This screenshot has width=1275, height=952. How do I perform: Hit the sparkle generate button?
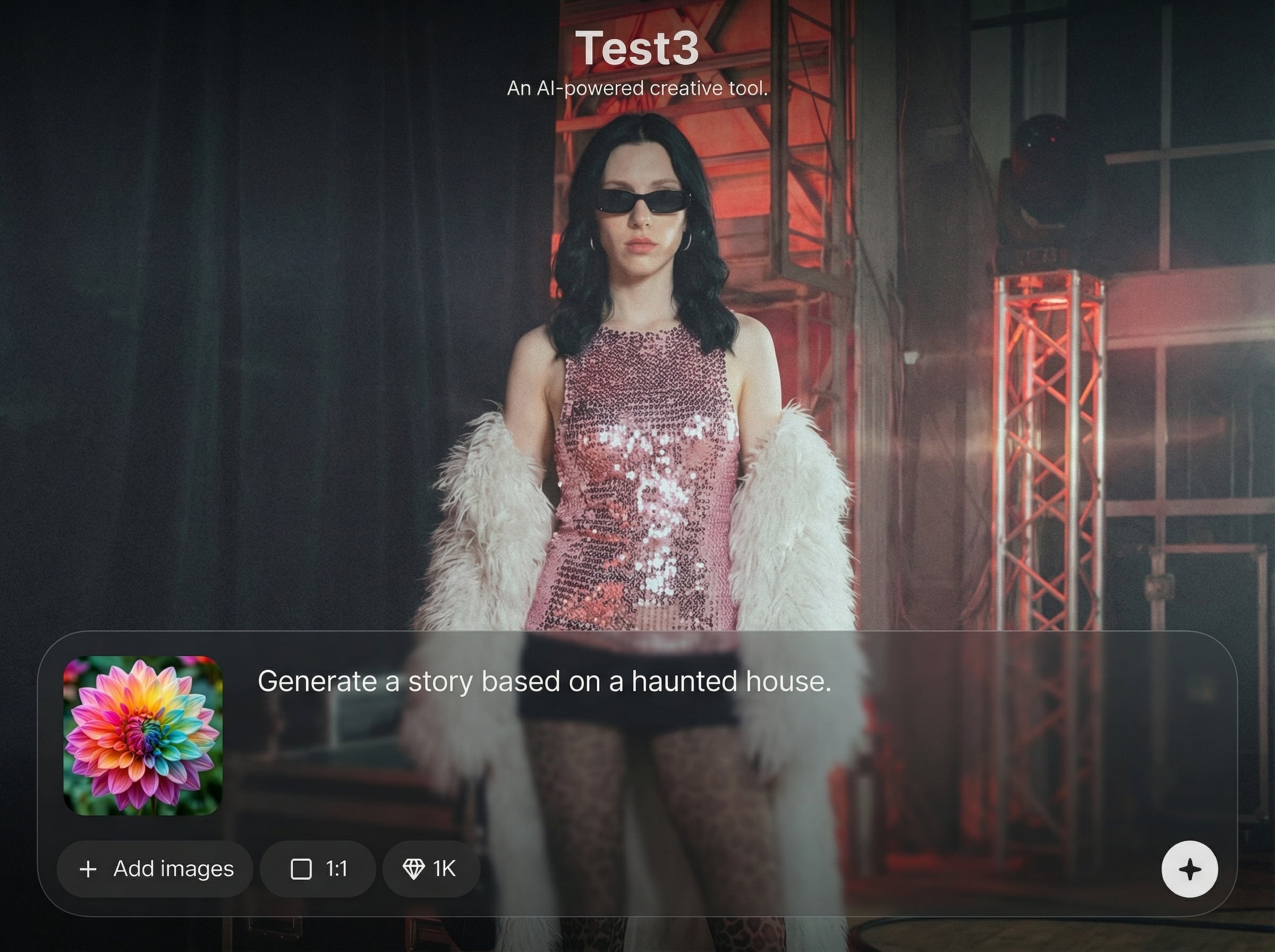1189,869
